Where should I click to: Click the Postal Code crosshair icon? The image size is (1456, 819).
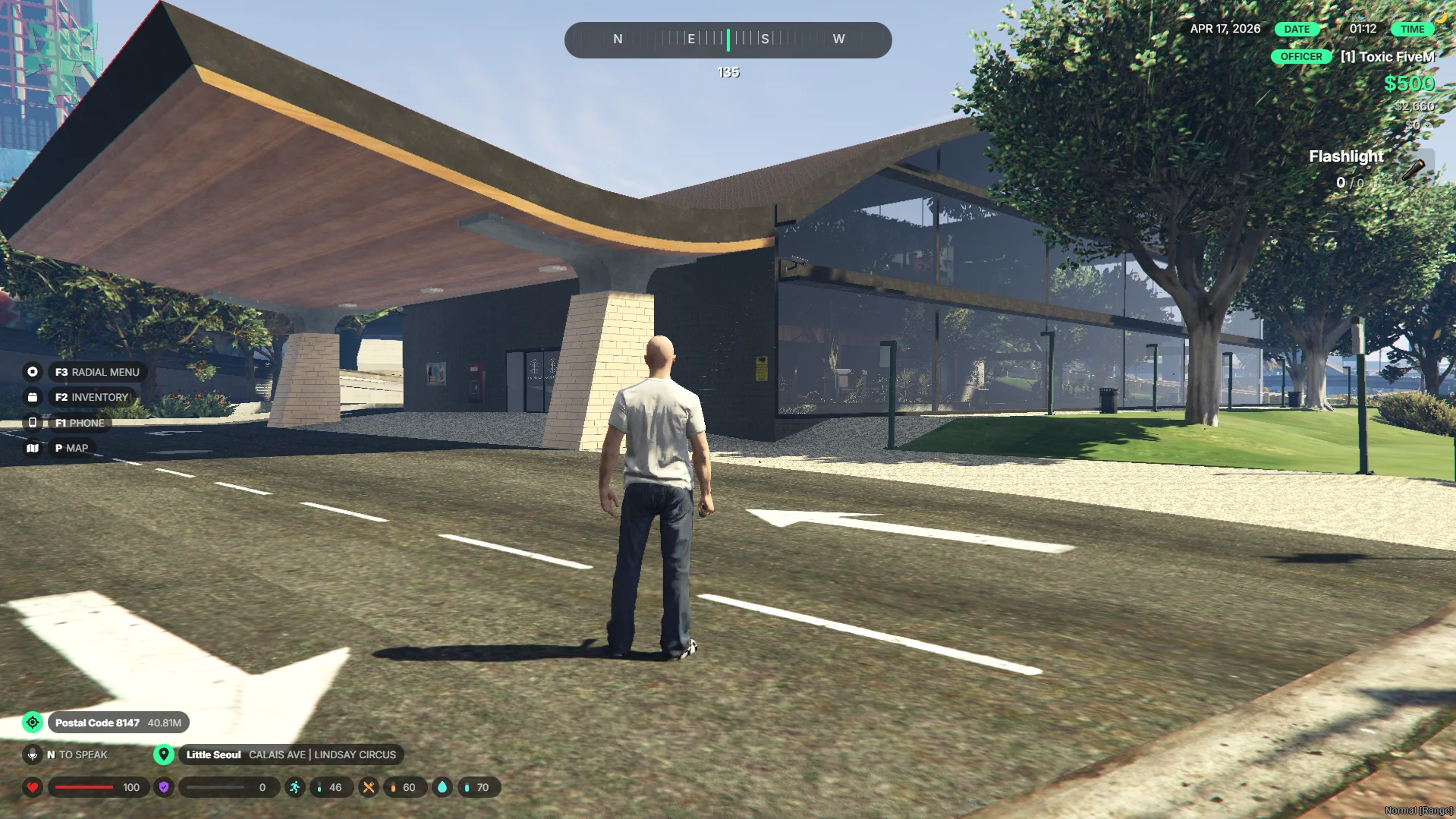point(33,723)
